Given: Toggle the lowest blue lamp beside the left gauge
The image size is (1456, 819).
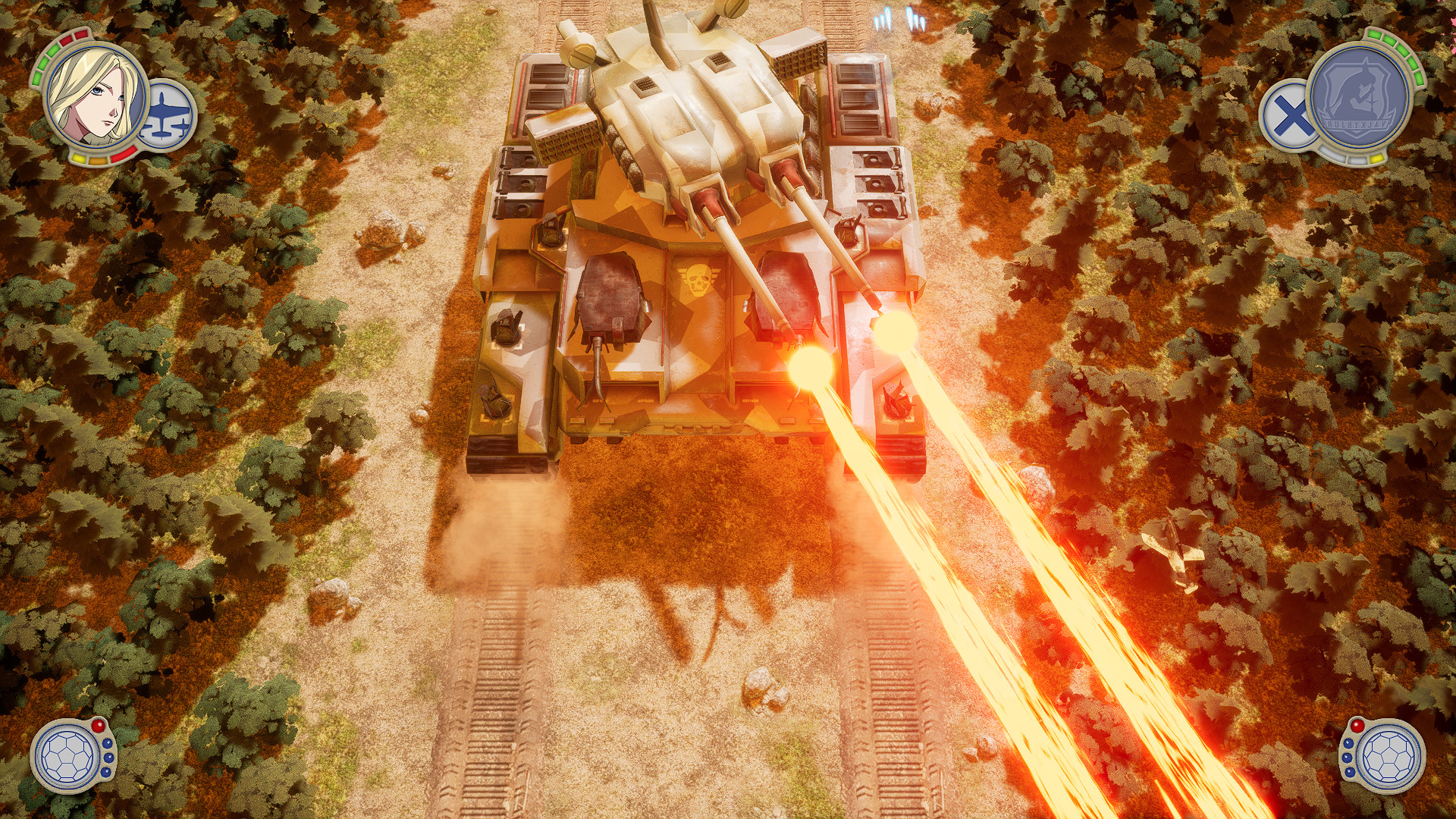Looking at the screenshot, I should point(105,773).
